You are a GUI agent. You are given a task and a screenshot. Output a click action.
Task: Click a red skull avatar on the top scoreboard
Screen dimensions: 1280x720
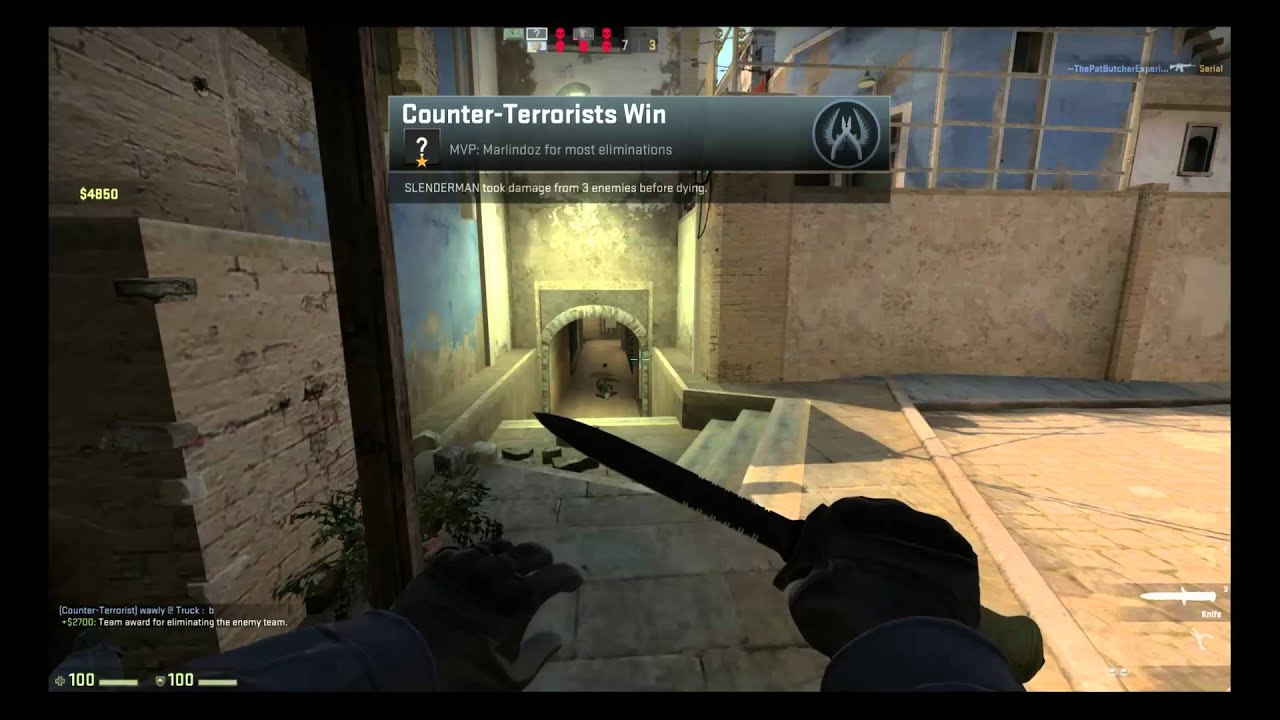(560, 33)
